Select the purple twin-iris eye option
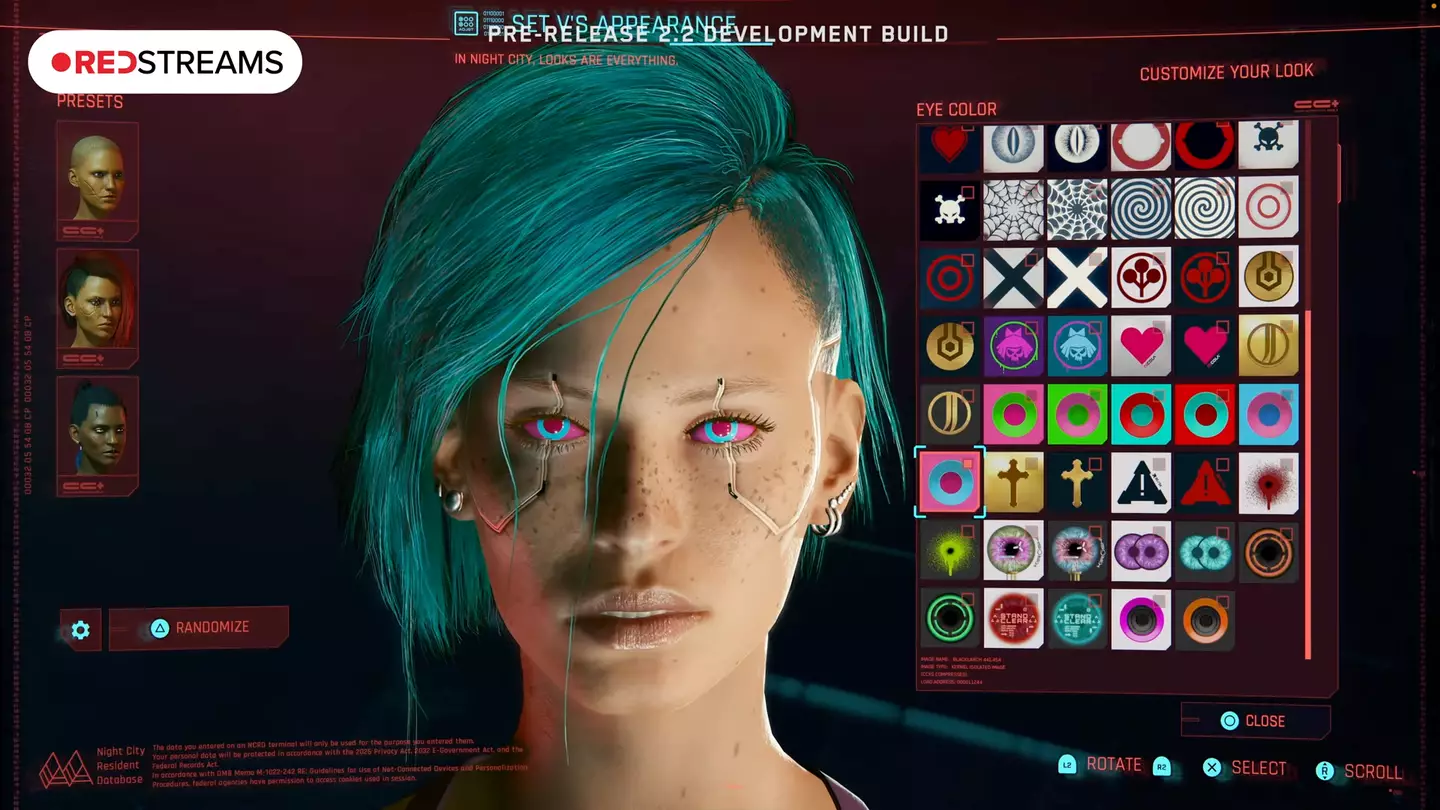Viewport: 1440px width, 810px height. click(x=1141, y=551)
